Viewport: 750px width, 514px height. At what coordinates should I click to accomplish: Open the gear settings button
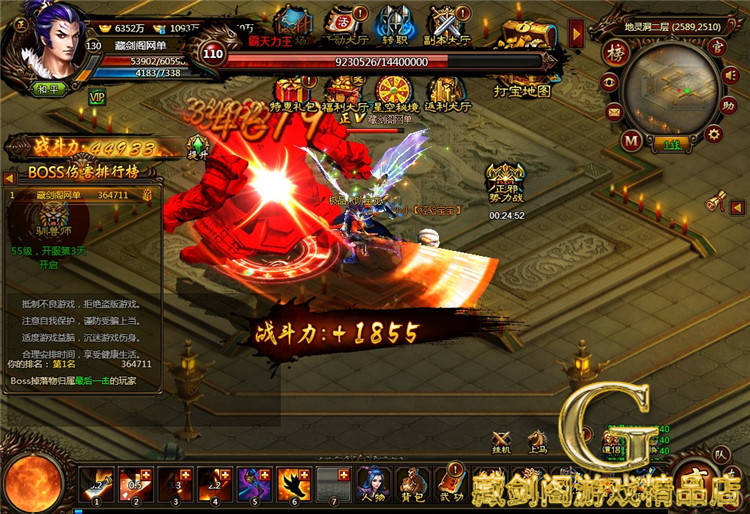tap(714, 133)
